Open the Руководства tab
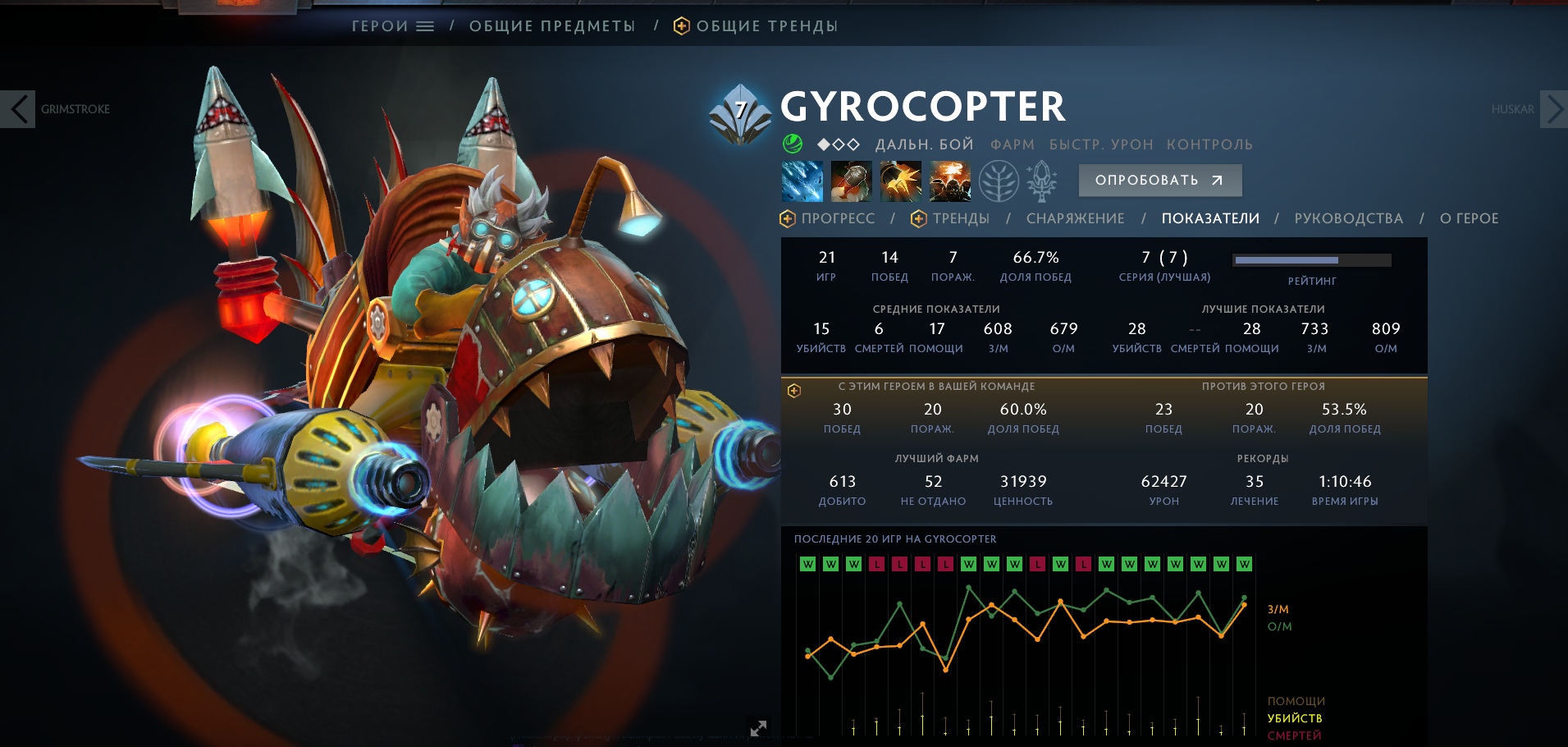Viewport: 1568px width, 747px height. 1348,218
